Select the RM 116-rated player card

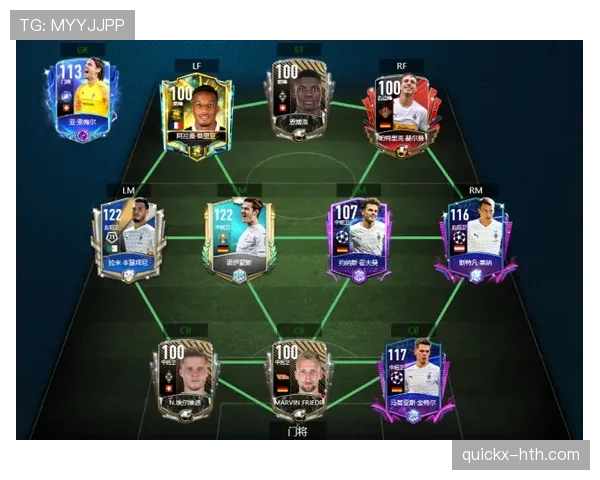tap(475, 240)
